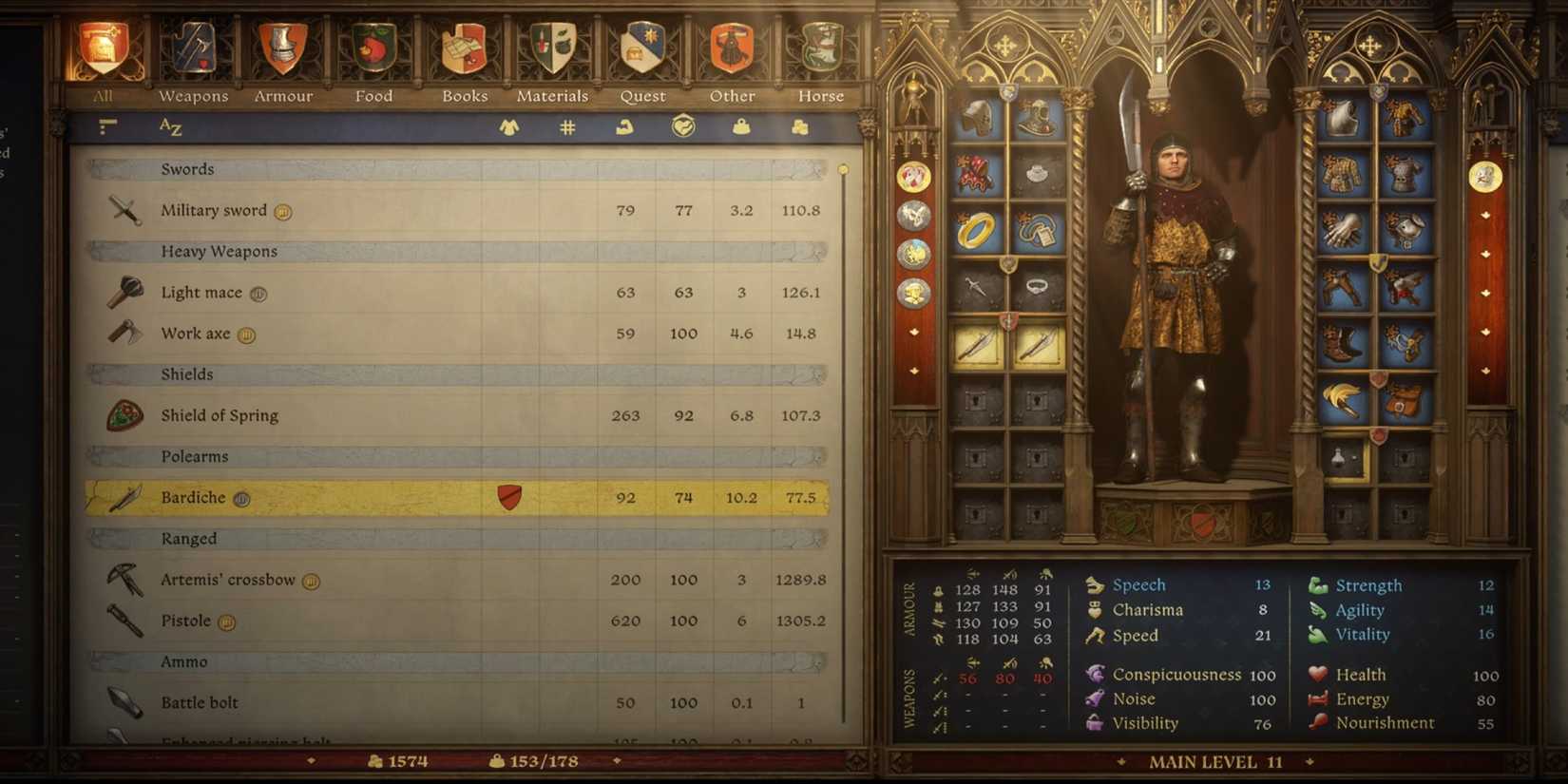
Task: Sort by damage using the flexed-arm icon
Action: [x=624, y=126]
